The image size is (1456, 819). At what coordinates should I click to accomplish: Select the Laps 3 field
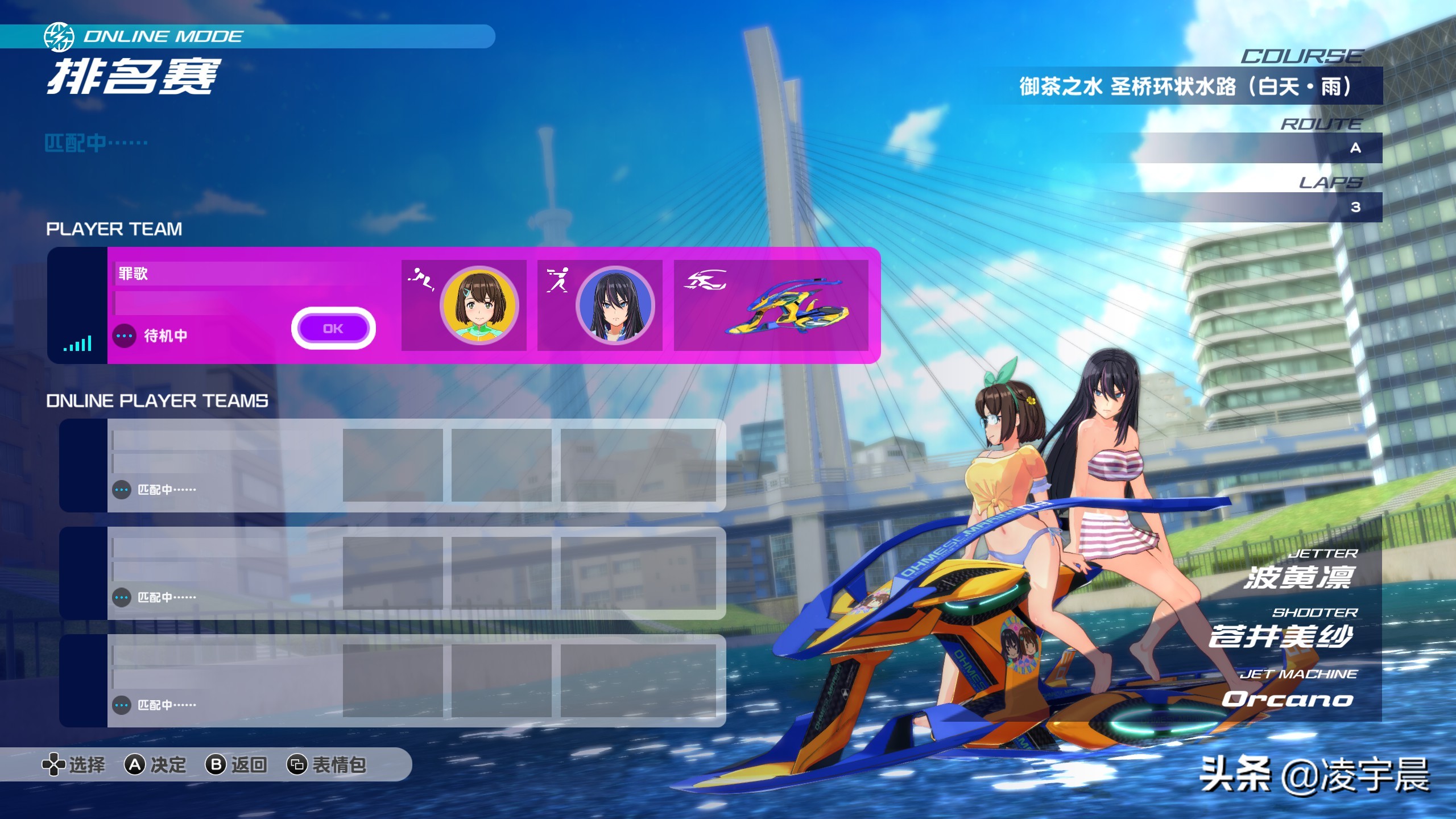coord(1251,207)
